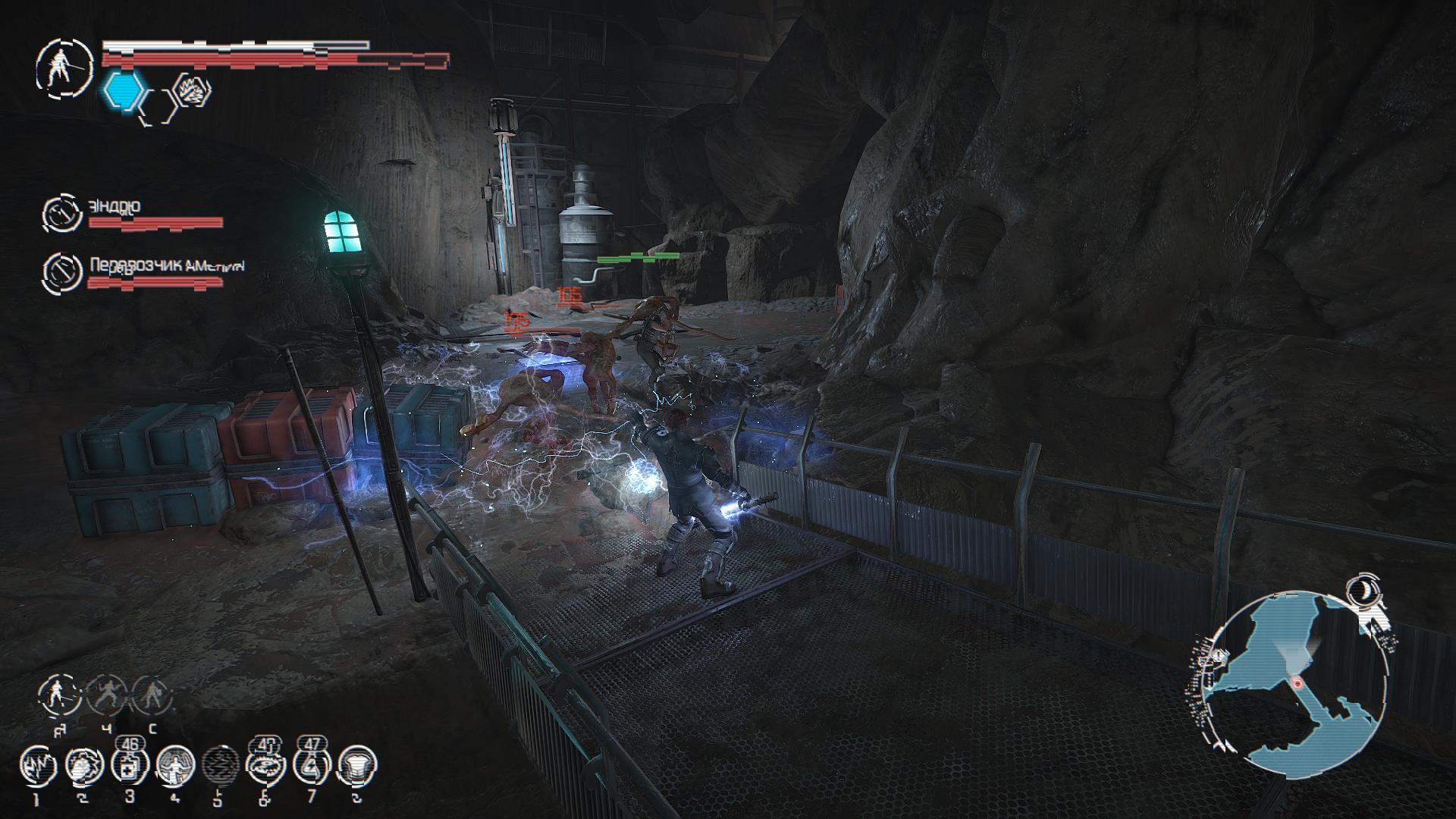This screenshot has width=1456, height=819.
Task: Use the explosion burst ability in slot 2
Action: tap(83, 768)
